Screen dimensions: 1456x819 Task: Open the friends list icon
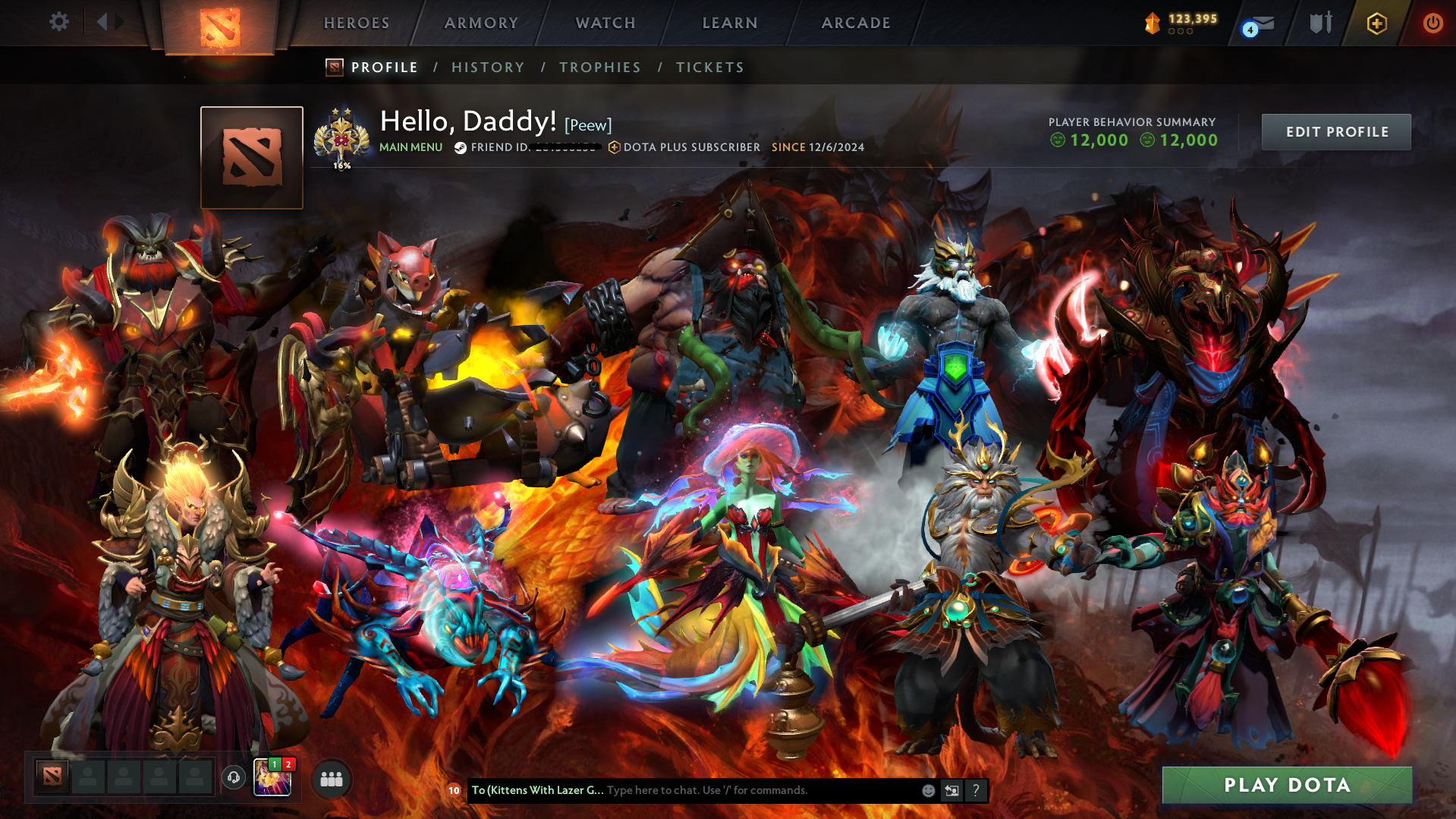pos(330,779)
